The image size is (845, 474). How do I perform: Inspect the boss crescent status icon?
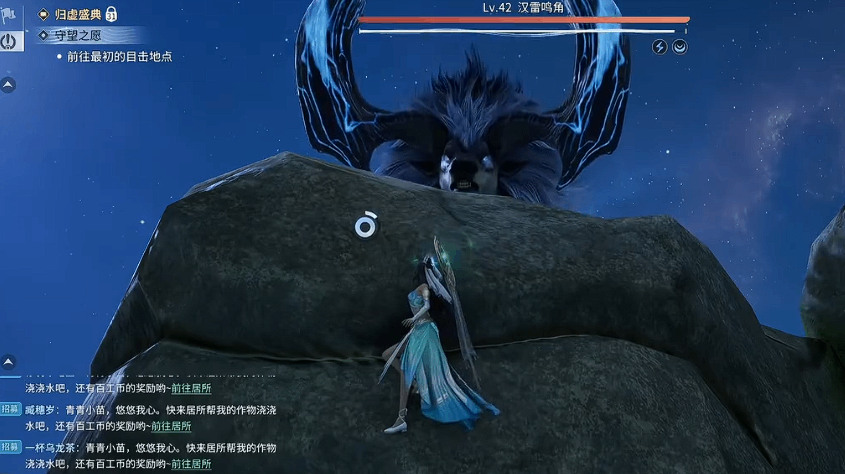680,47
